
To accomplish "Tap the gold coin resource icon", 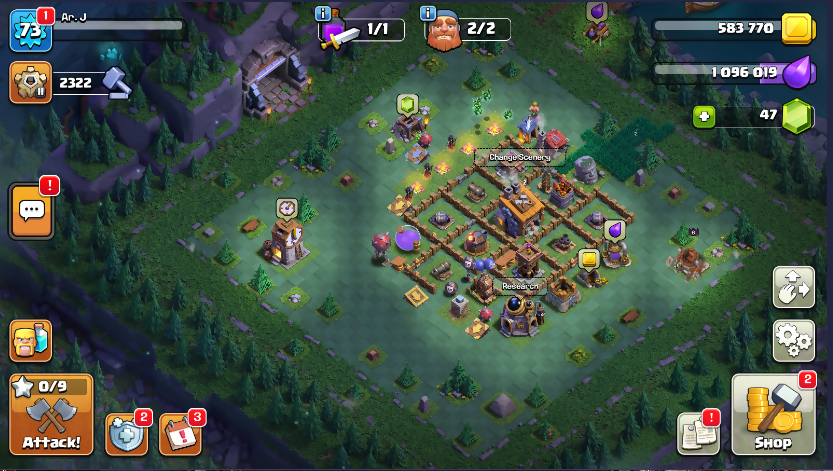I will pos(797,28).
